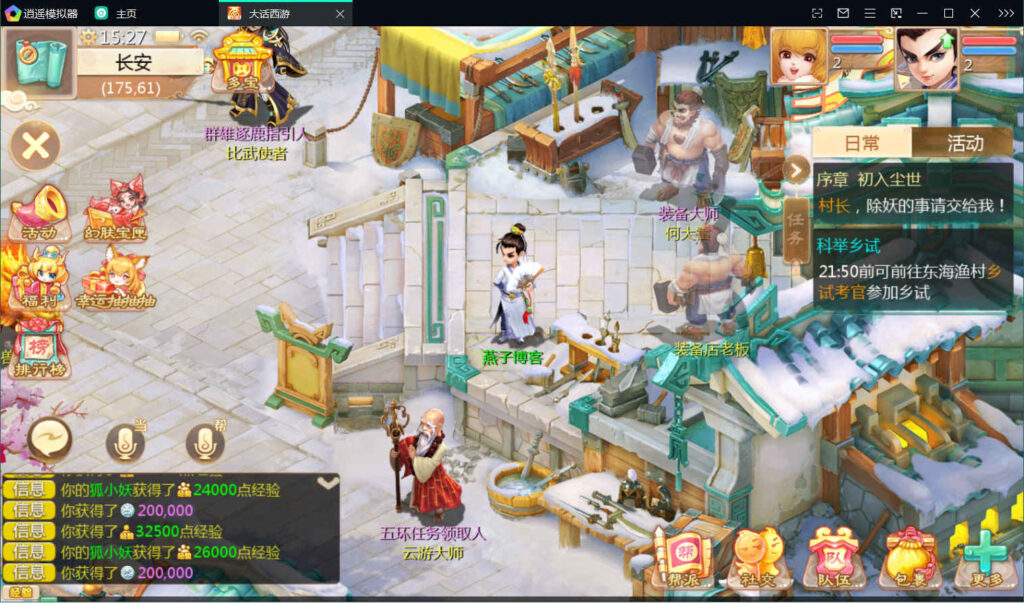This screenshot has width=1024, height=603.
Task: Expand the 更多 more options button
Action: pyautogui.click(x=983, y=556)
